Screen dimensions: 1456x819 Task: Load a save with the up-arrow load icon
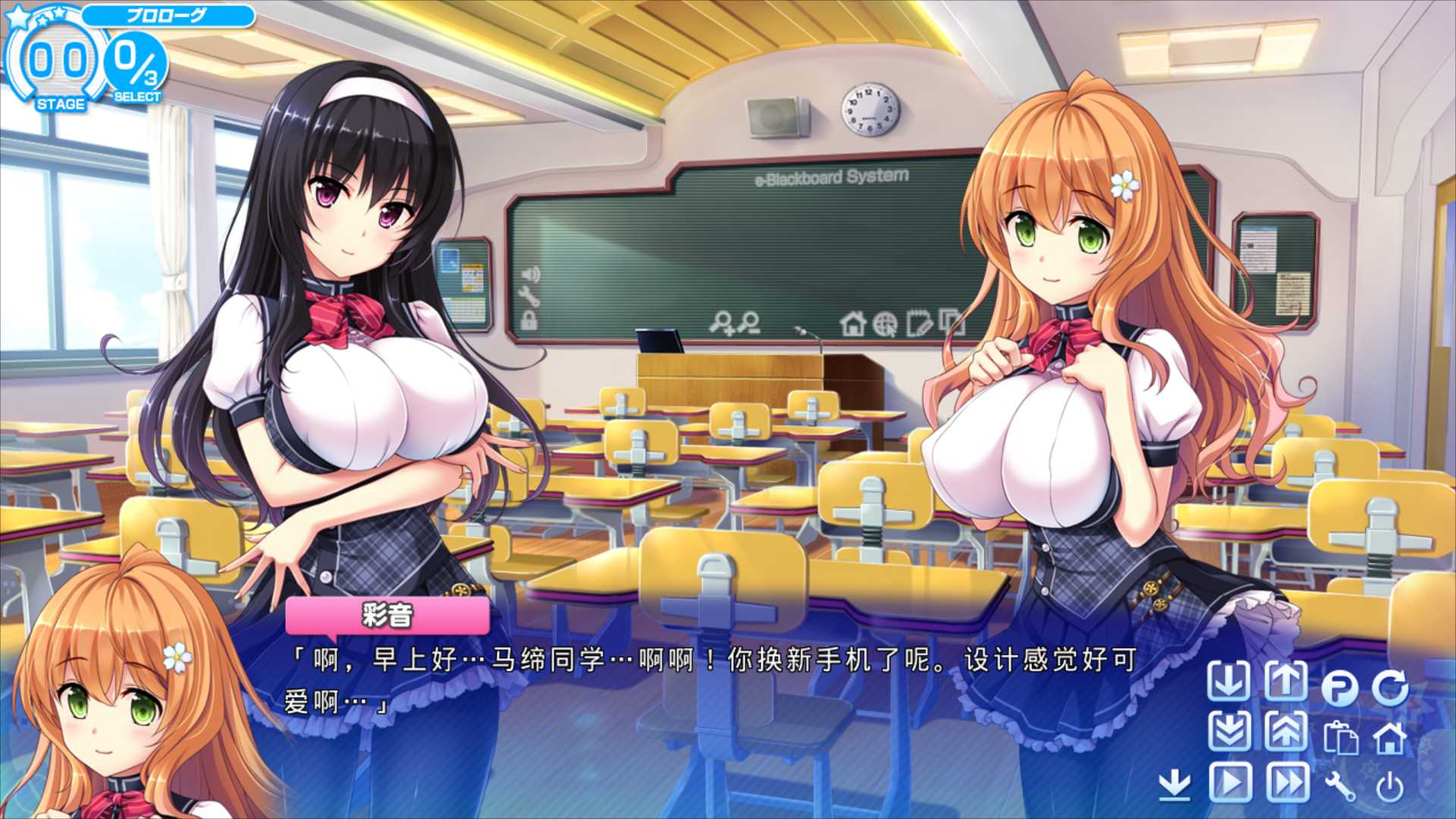tap(1285, 680)
